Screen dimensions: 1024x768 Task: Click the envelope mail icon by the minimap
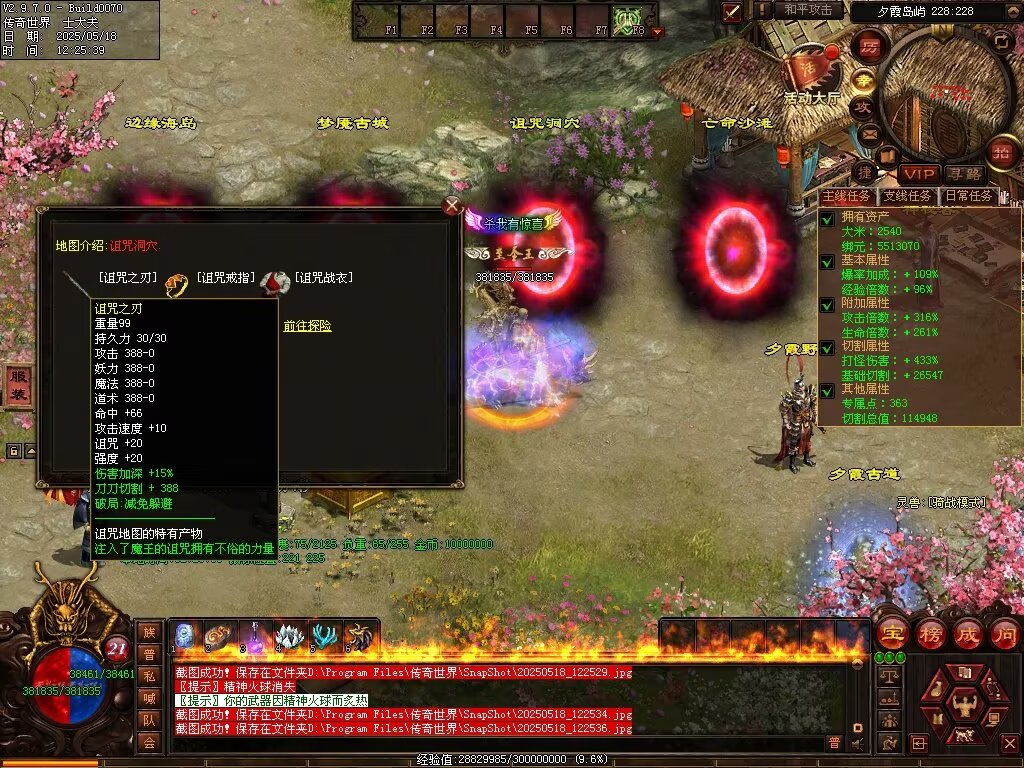pos(869,134)
